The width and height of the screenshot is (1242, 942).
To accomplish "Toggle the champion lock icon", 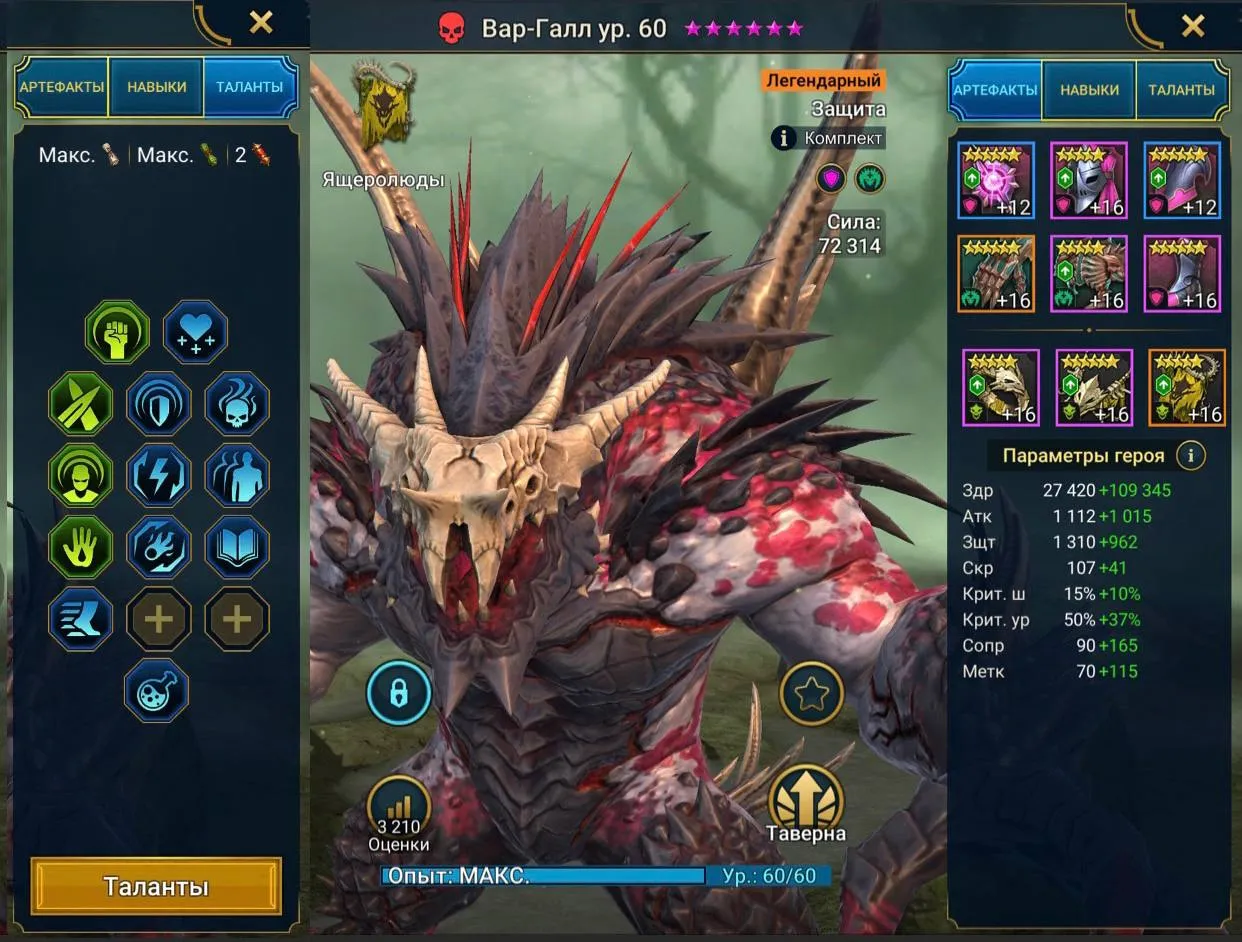I will pyautogui.click(x=399, y=692).
